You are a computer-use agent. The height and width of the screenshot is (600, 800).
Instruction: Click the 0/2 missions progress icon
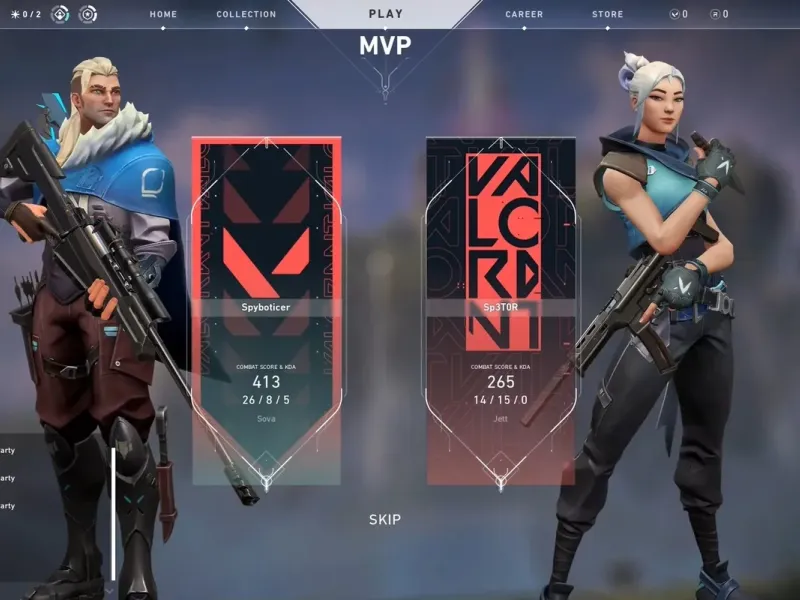pyautogui.click(x=26, y=14)
